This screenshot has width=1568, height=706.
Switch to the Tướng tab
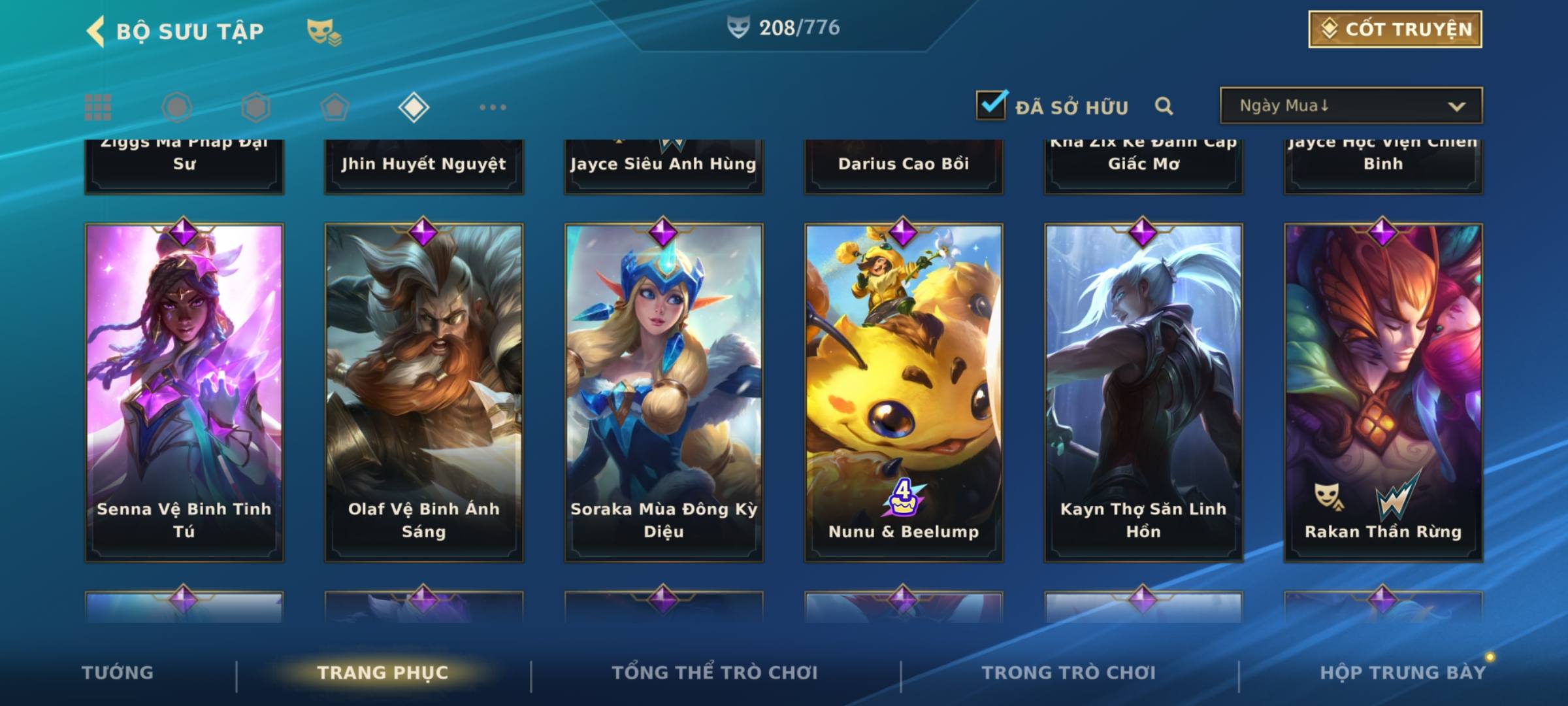(x=118, y=673)
